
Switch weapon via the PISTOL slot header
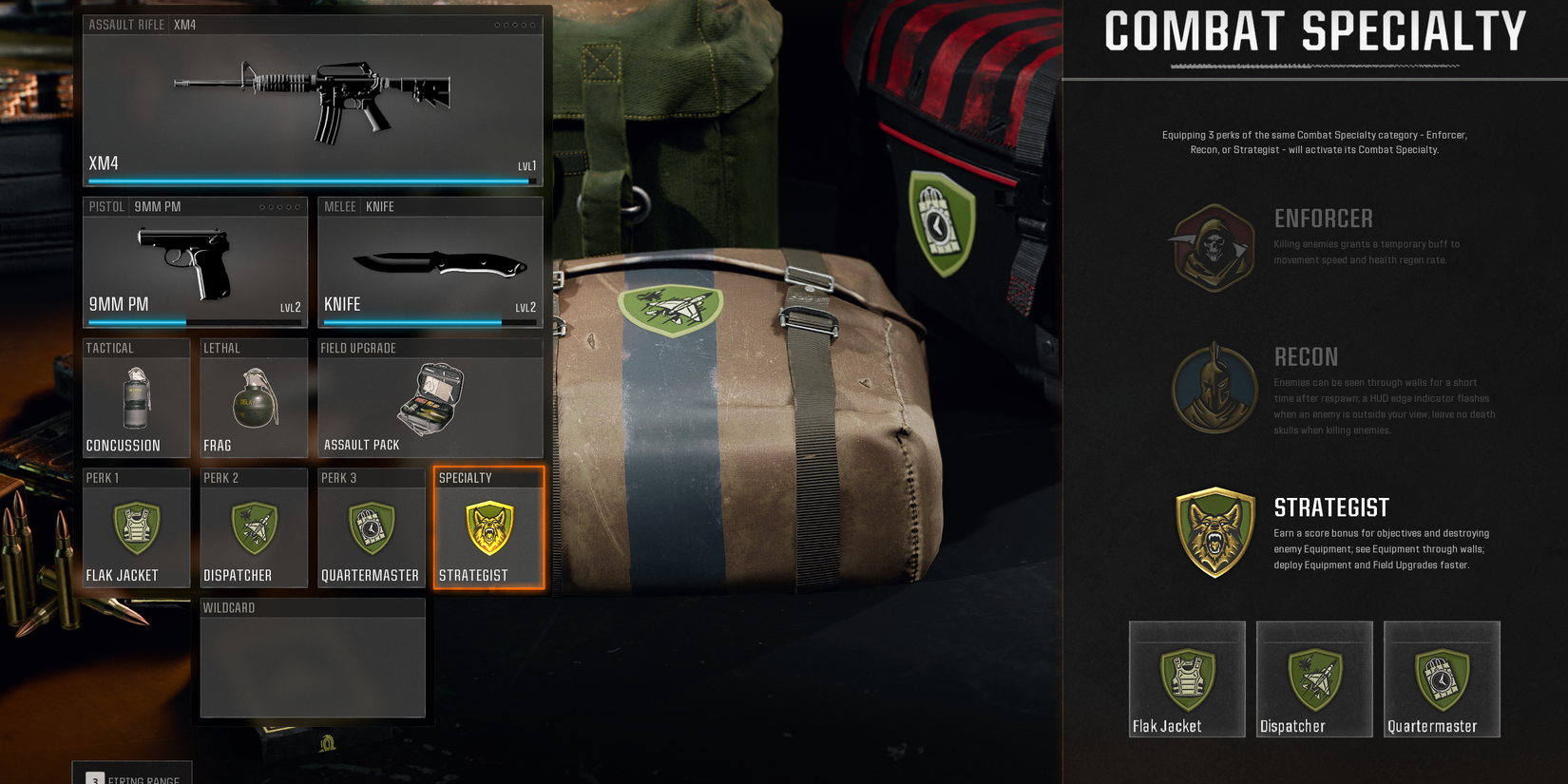coord(107,206)
